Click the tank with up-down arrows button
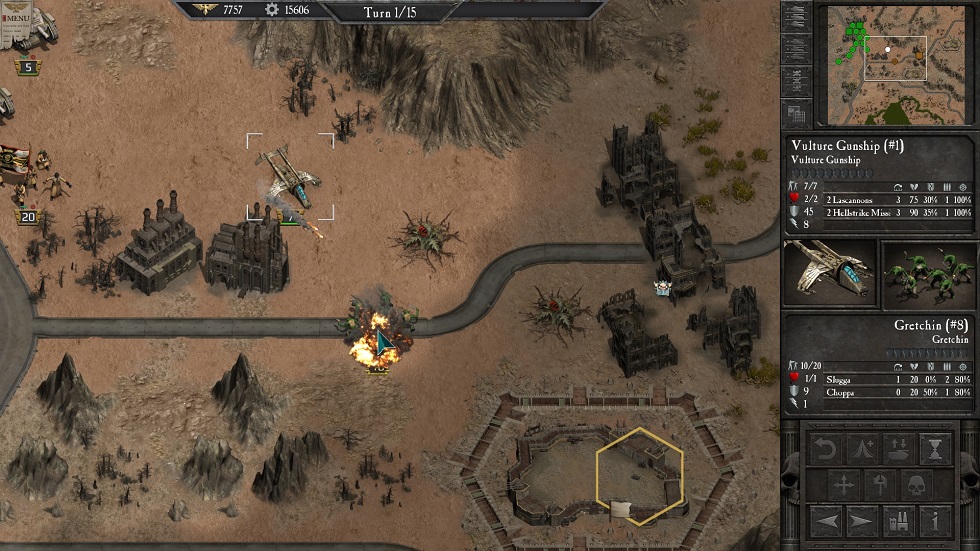The image size is (980, 551). pyautogui.click(x=899, y=449)
